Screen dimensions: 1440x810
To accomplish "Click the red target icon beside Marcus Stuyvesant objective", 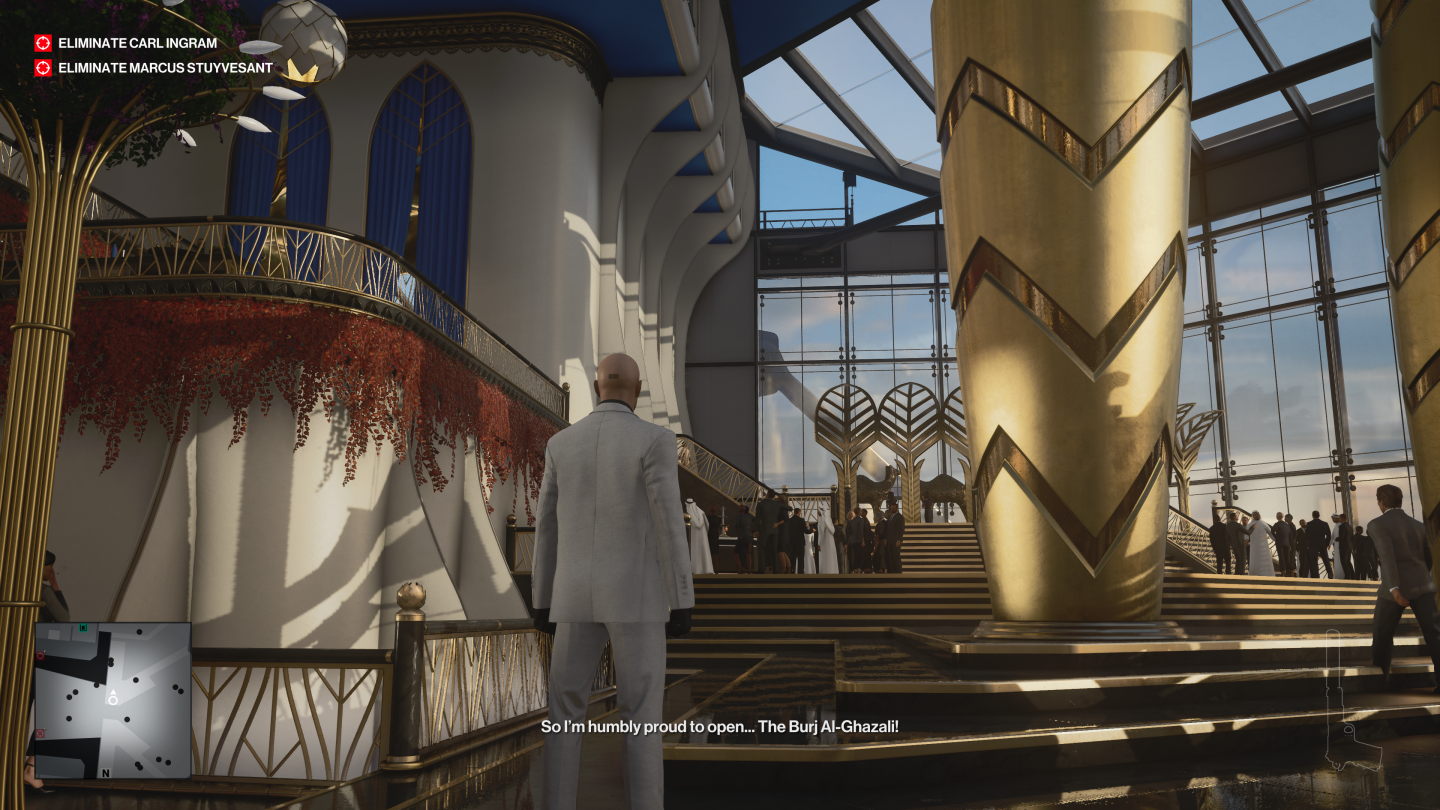I will click(41, 68).
